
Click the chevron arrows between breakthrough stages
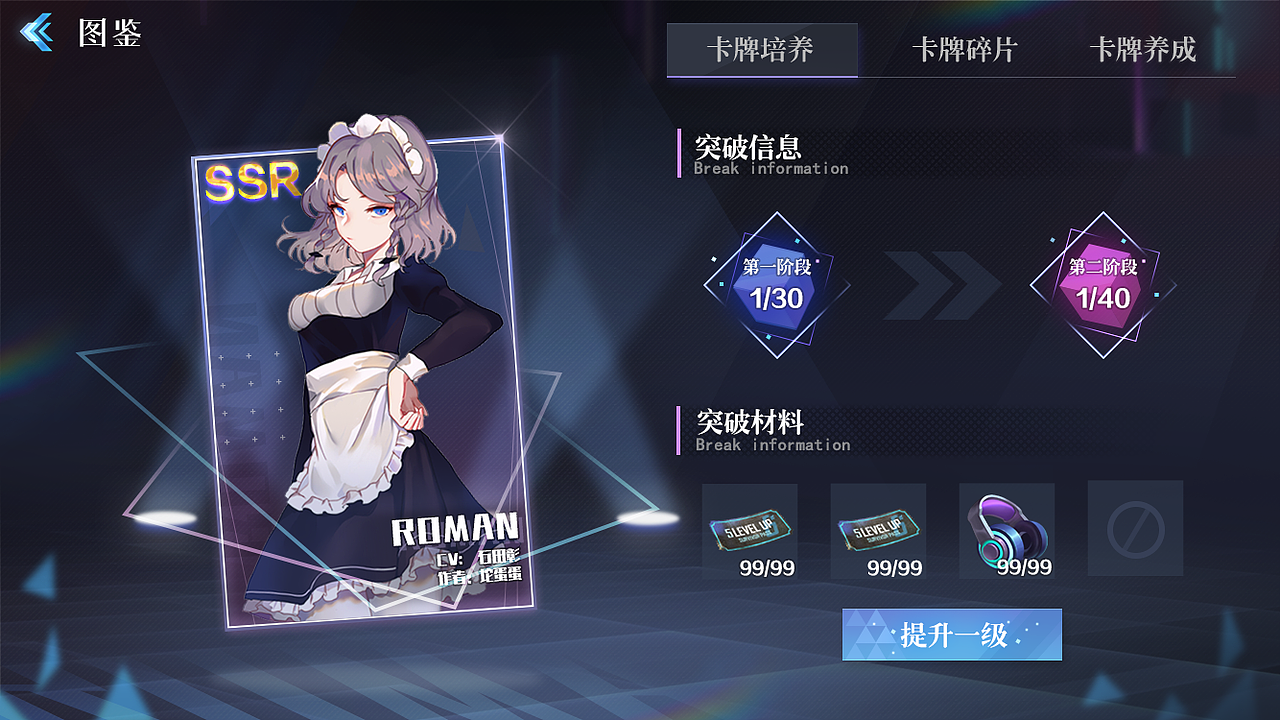click(x=940, y=285)
